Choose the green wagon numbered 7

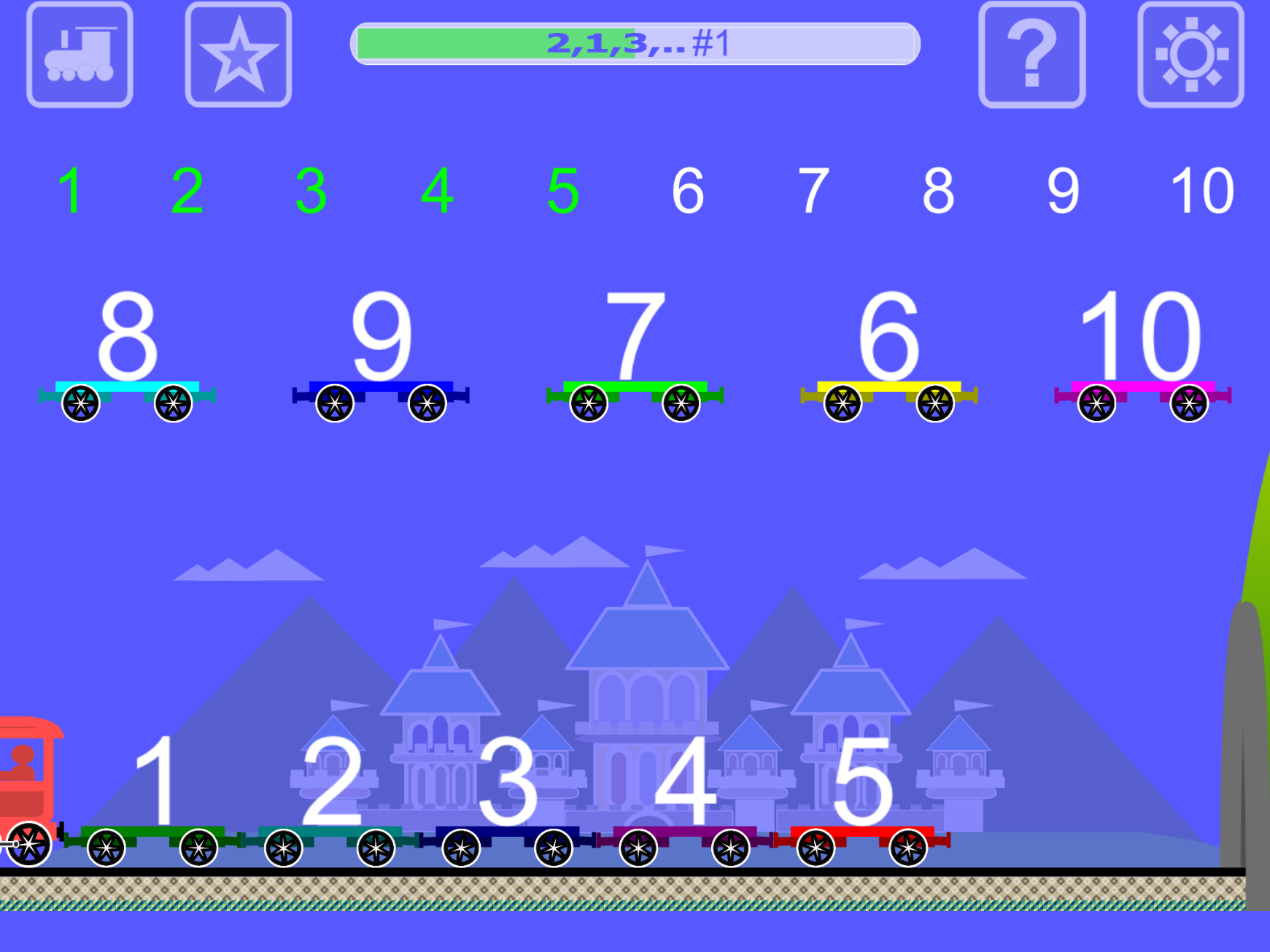point(635,357)
